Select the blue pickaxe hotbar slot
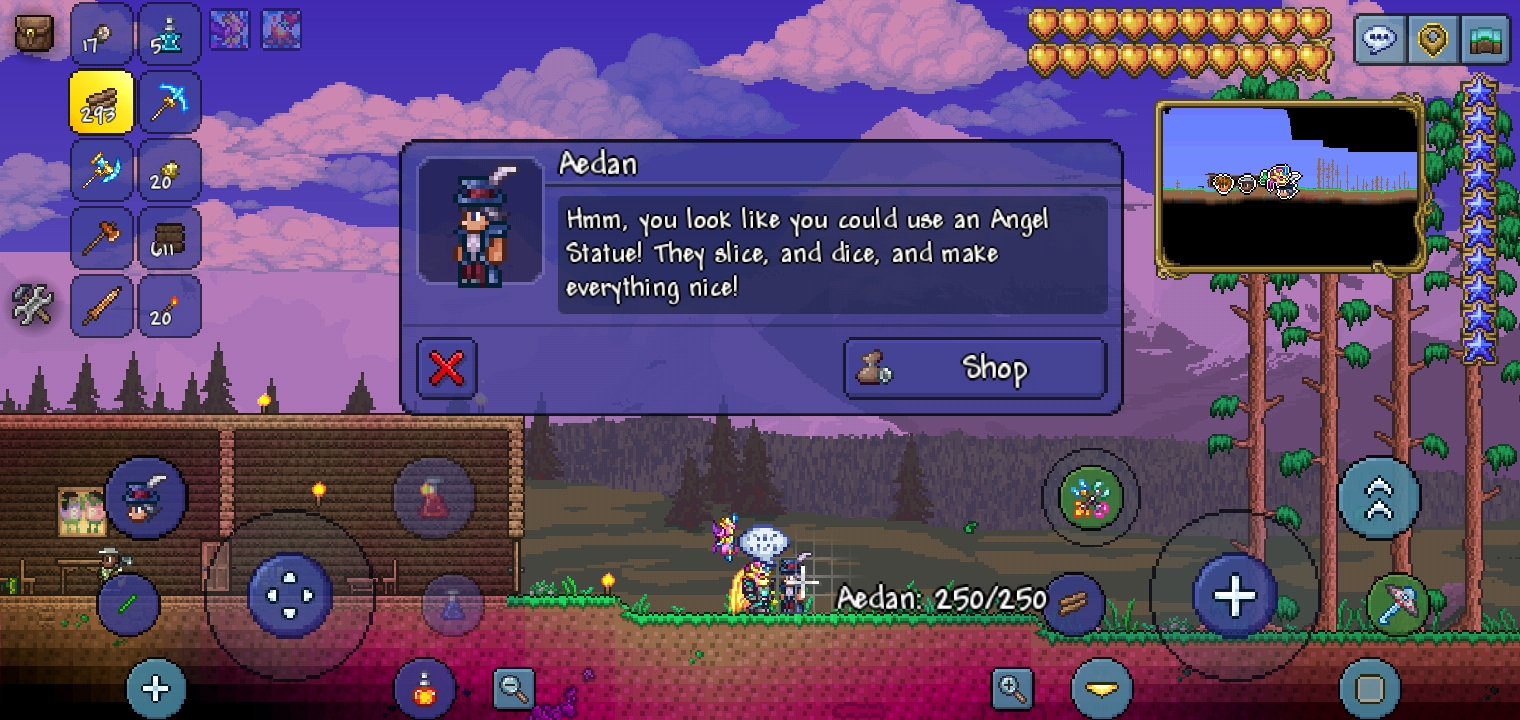Image resolution: width=1520 pixels, height=720 pixels. (169, 102)
